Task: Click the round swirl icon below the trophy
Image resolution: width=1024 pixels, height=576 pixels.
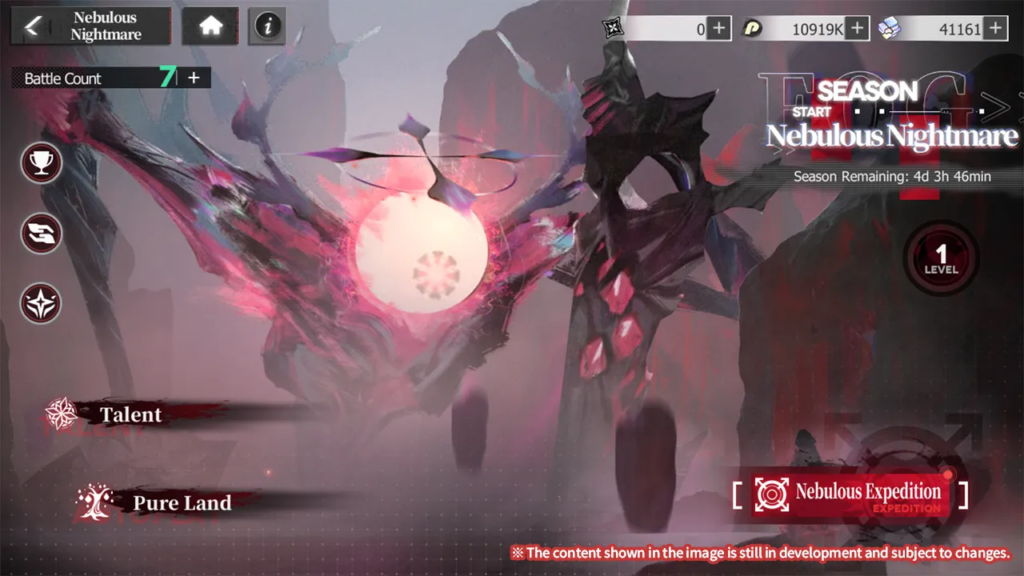Action: tap(42, 233)
